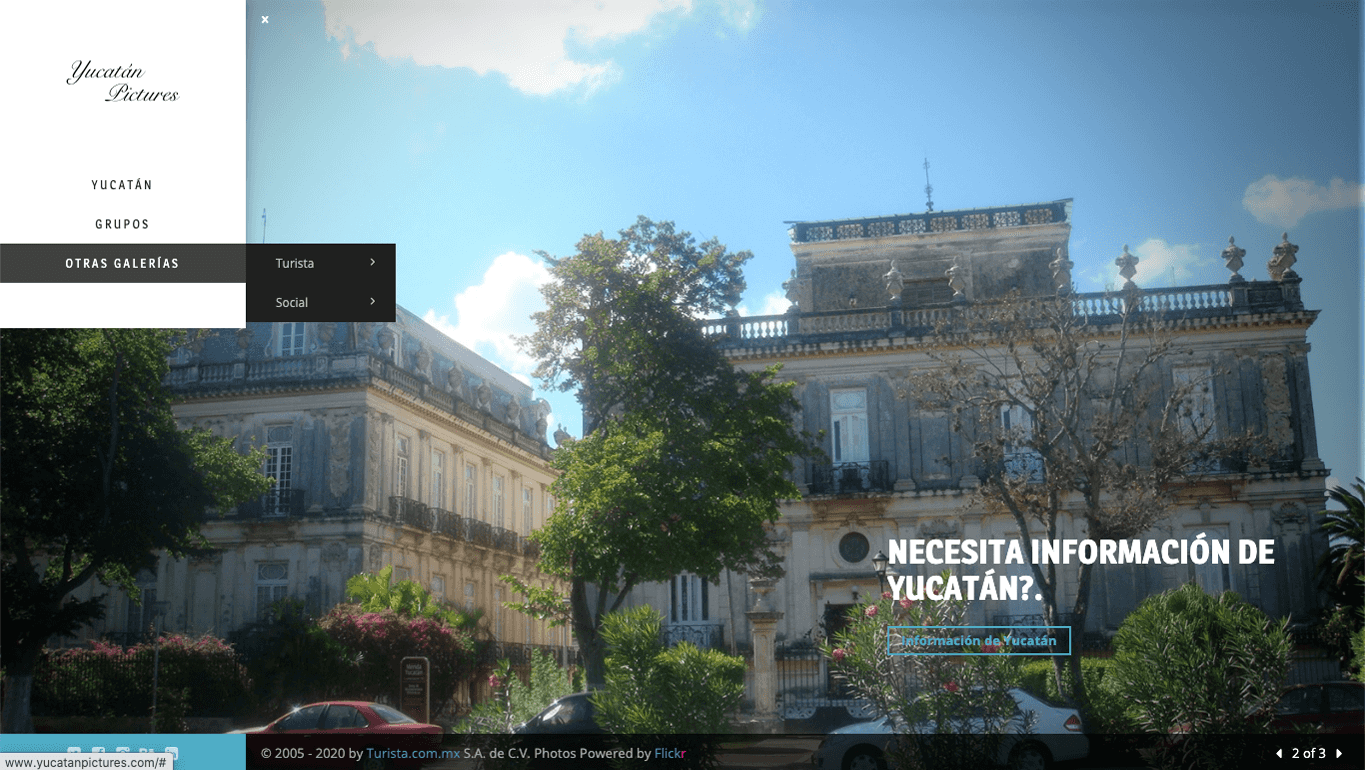The height and width of the screenshot is (770, 1365).
Task: Dismiss the menu overlay with the × icon
Action: (264, 19)
